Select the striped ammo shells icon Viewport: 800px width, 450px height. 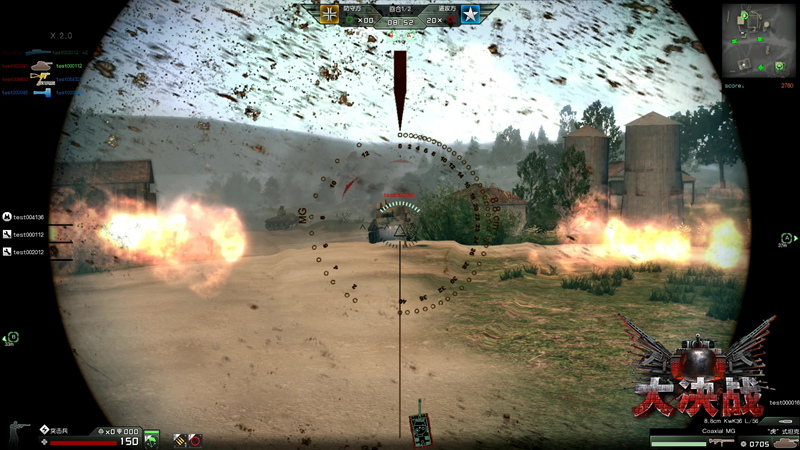(x=179, y=439)
